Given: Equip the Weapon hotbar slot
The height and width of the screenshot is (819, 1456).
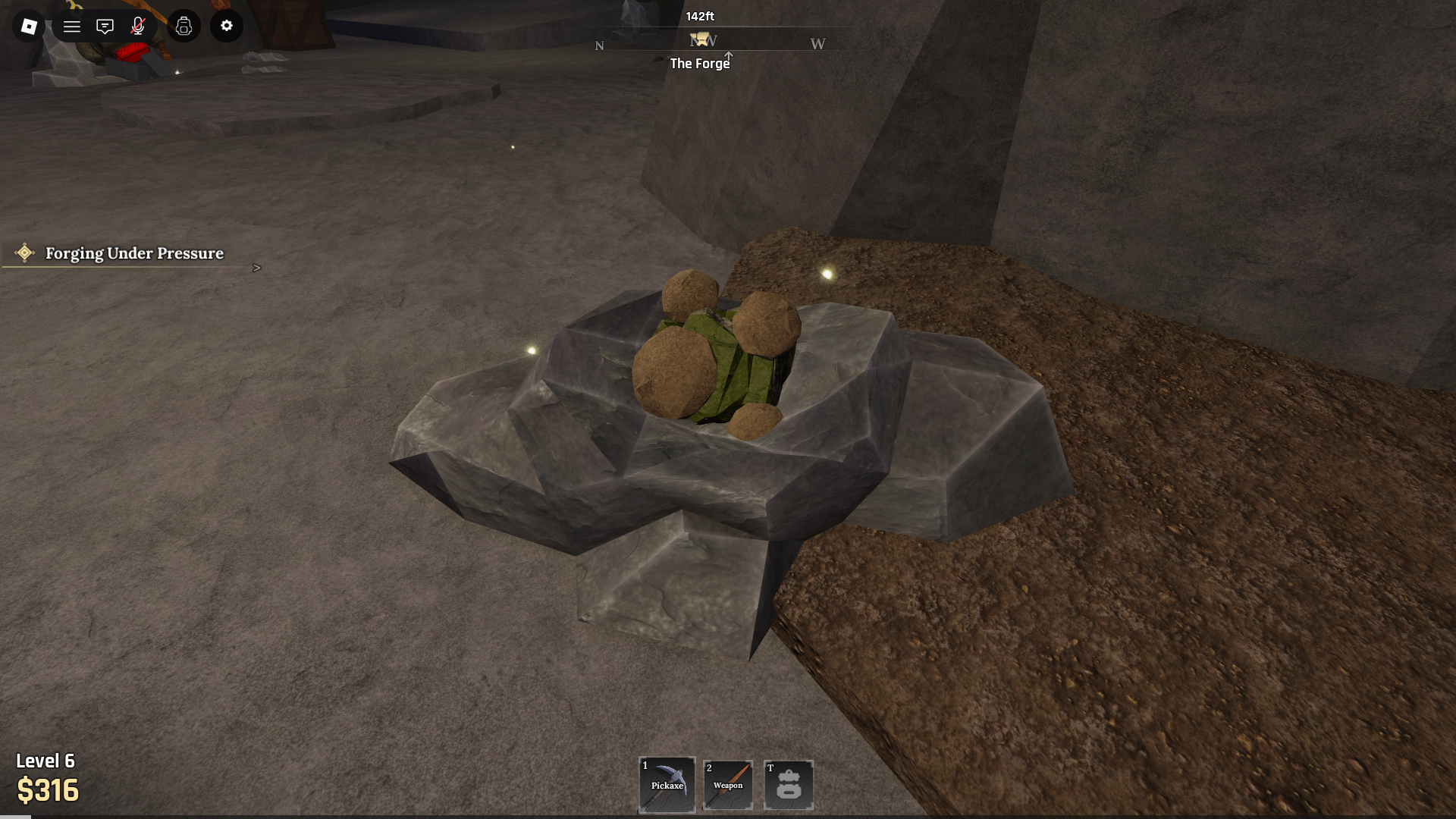Looking at the screenshot, I should pyautogui.click(x=728, y=785).
